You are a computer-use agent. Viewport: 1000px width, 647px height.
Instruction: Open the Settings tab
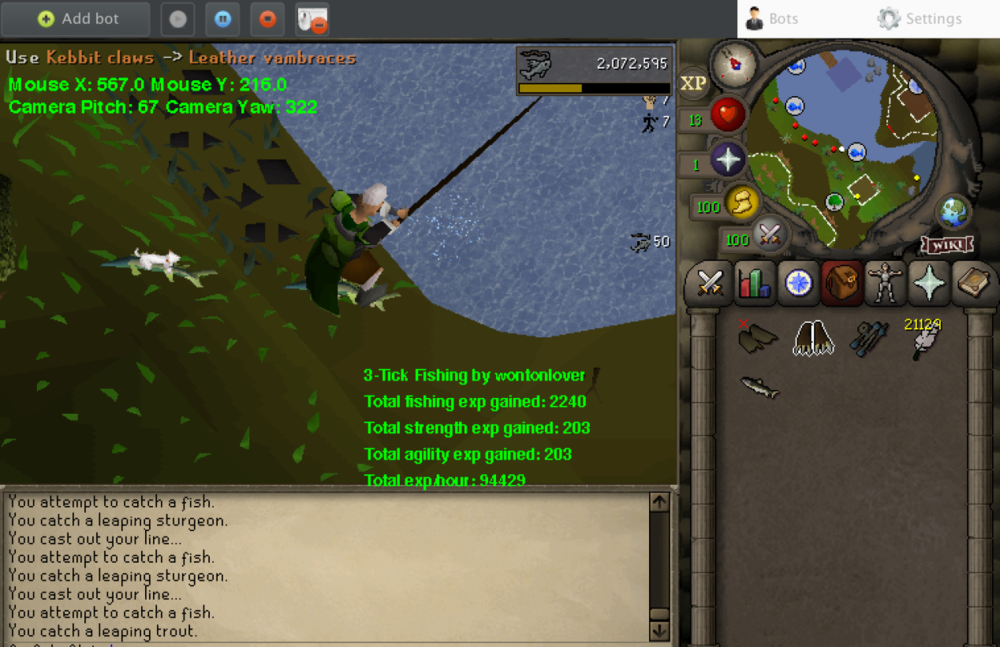coord(919,19)
